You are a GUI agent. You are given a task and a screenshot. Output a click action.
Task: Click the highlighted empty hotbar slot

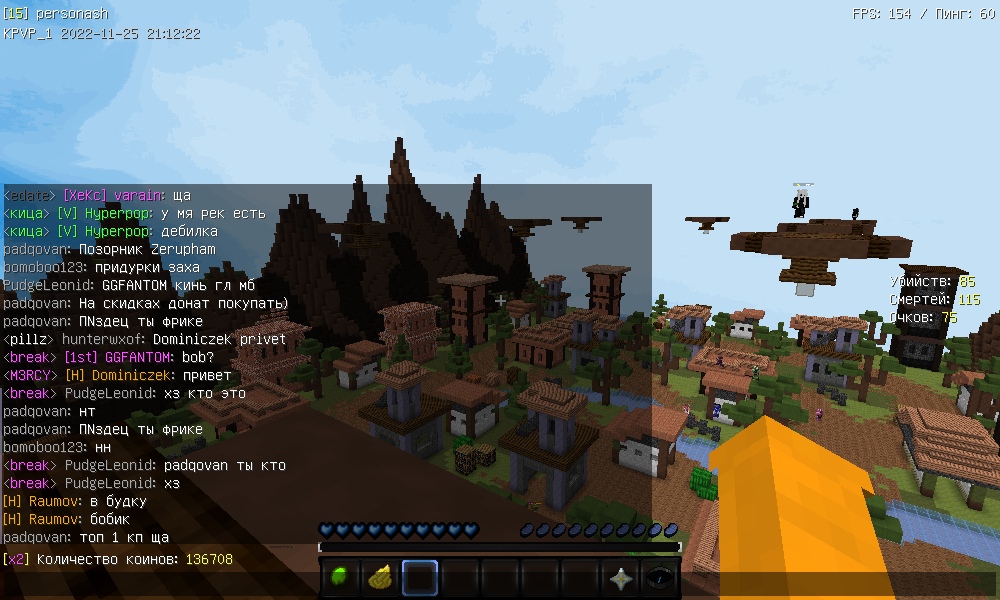(420, 578)
